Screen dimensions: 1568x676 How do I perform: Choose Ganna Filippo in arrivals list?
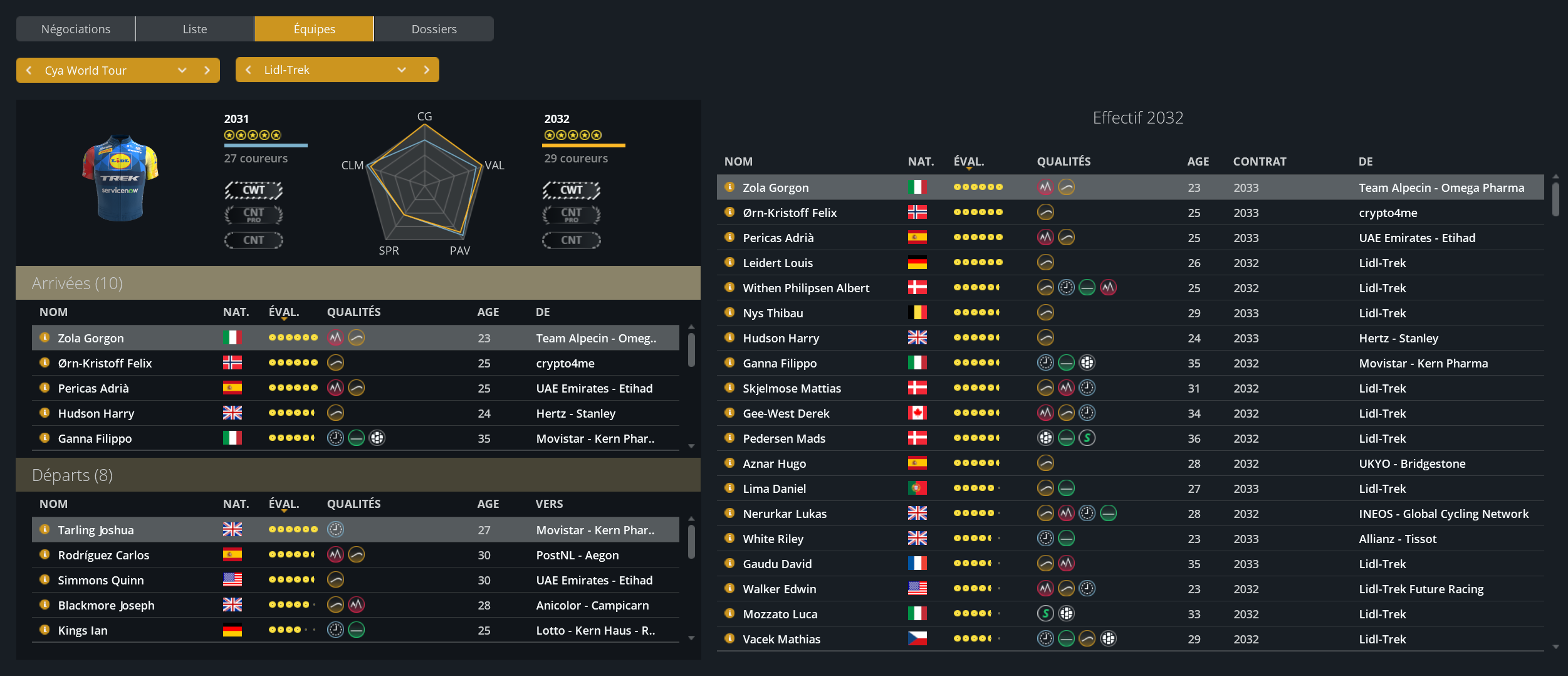tap(95, 438)
